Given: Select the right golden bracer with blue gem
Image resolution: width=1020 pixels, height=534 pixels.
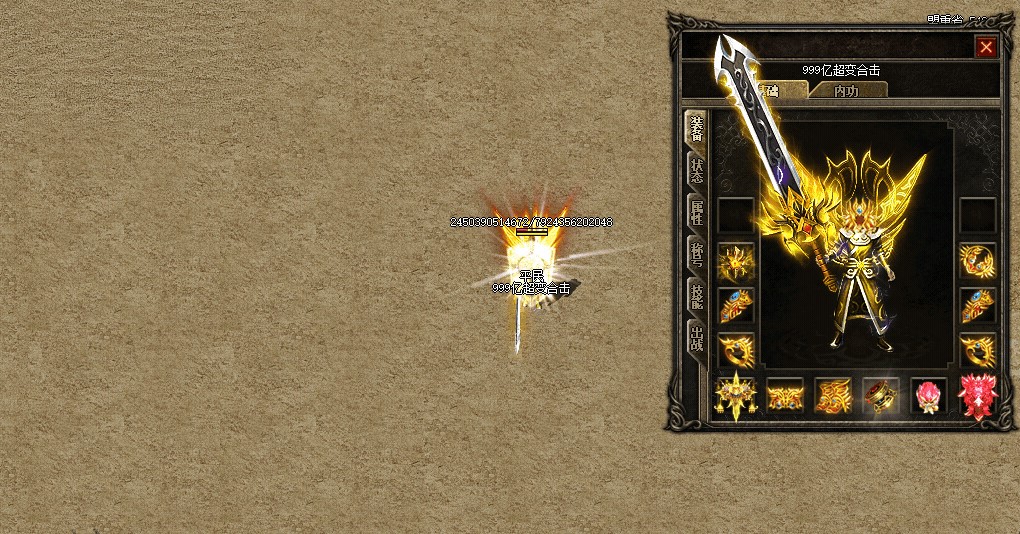Looking at the screenshot, I should coord(977,306).
